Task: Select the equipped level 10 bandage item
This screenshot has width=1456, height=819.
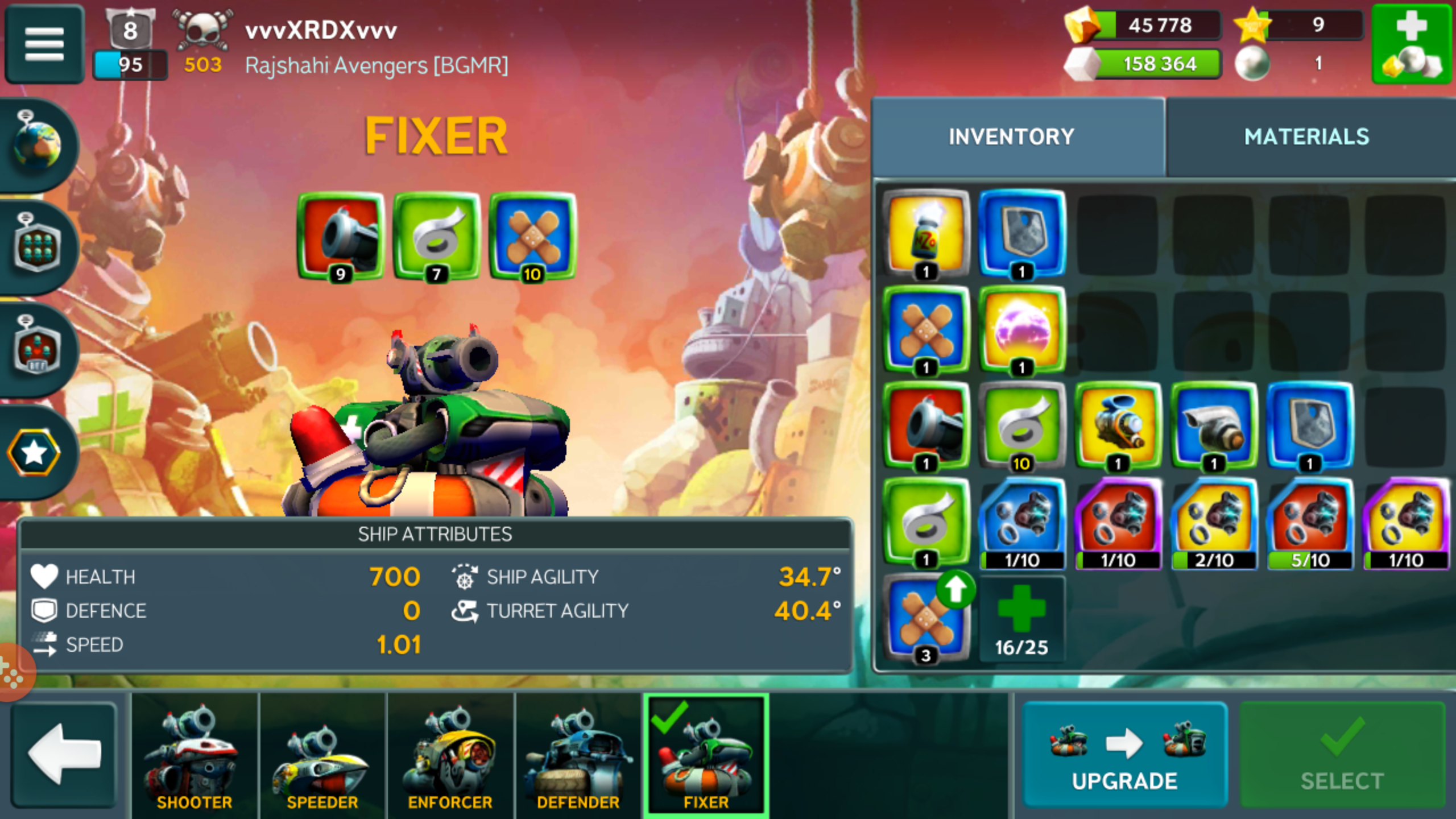Action: click(533, 237)
